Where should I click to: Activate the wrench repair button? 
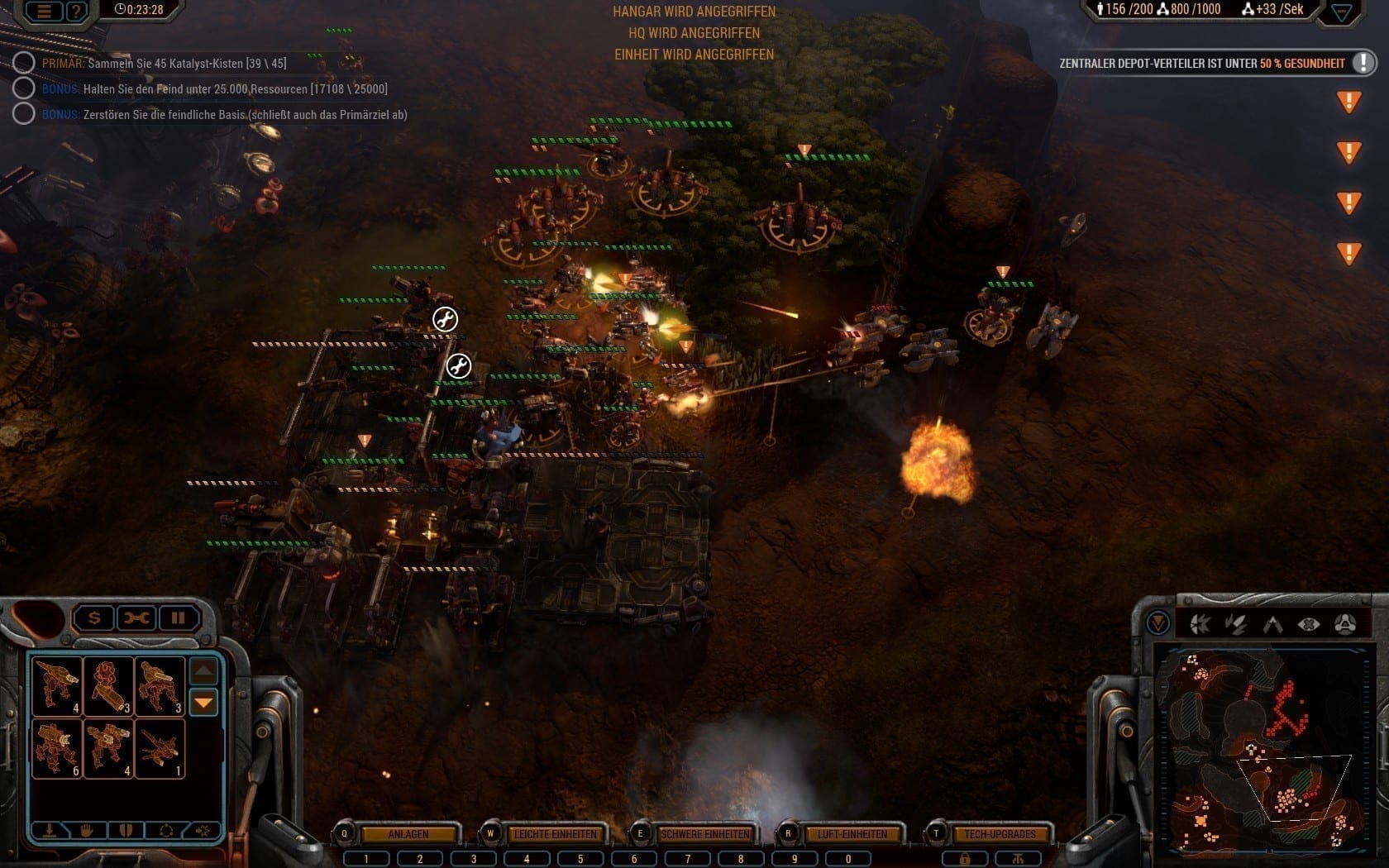[136, 618]
